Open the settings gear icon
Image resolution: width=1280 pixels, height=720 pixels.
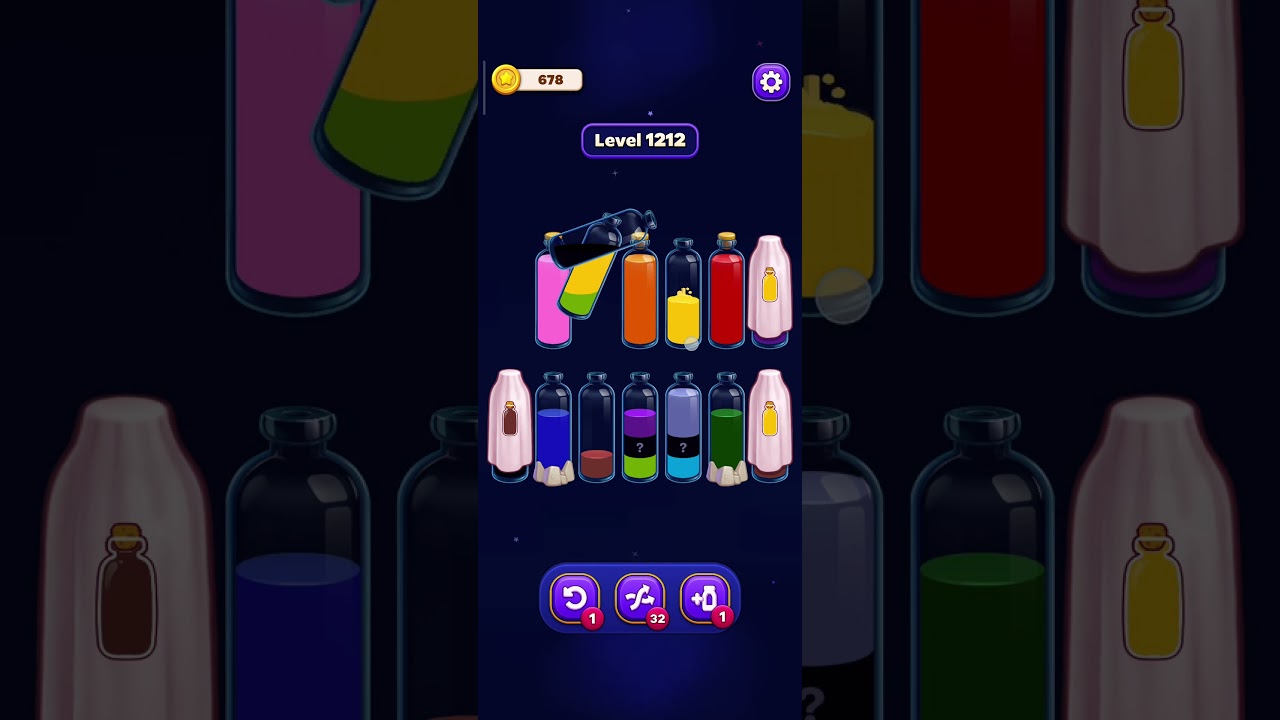click(770, 81)
